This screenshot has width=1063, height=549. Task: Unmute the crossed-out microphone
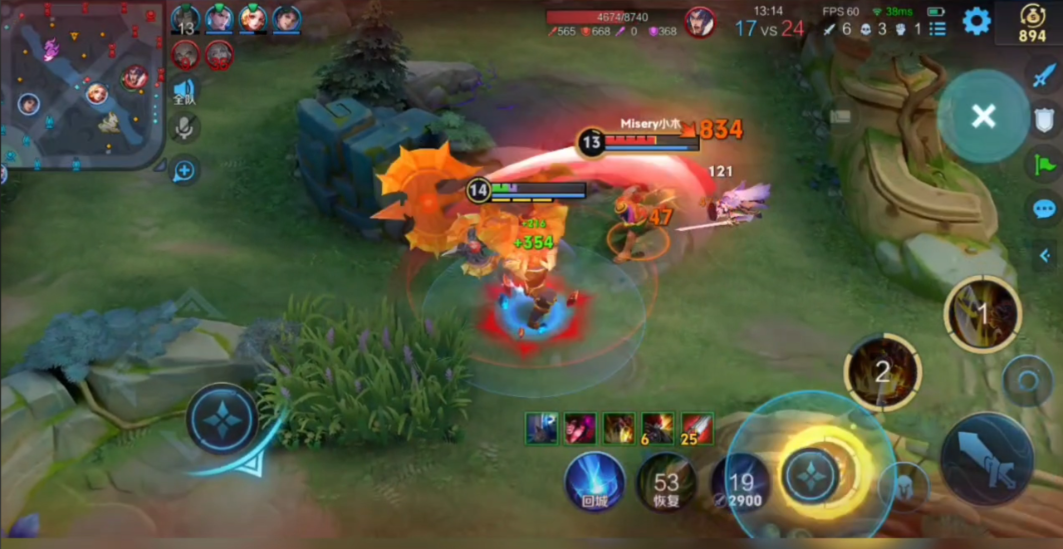pos(184,128)
